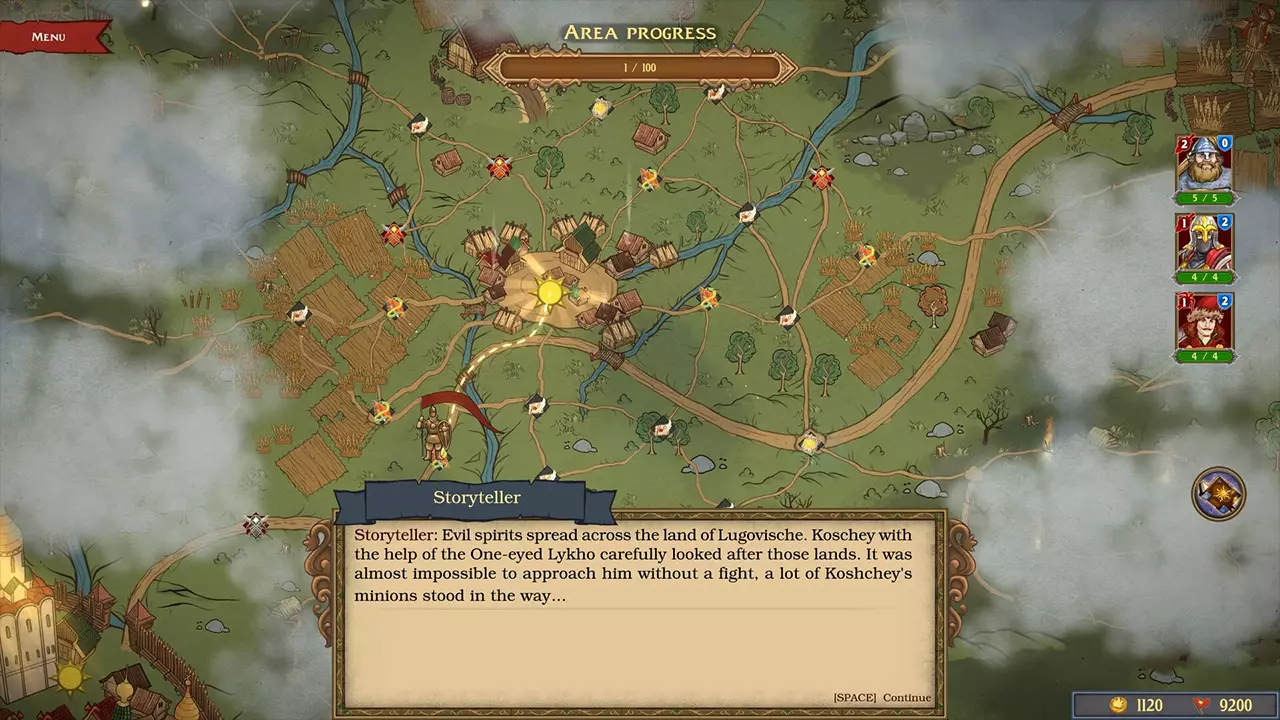Screen dimensions: 1280x720
Task: Continue the Storyteller dialogue
Action: 881,697
